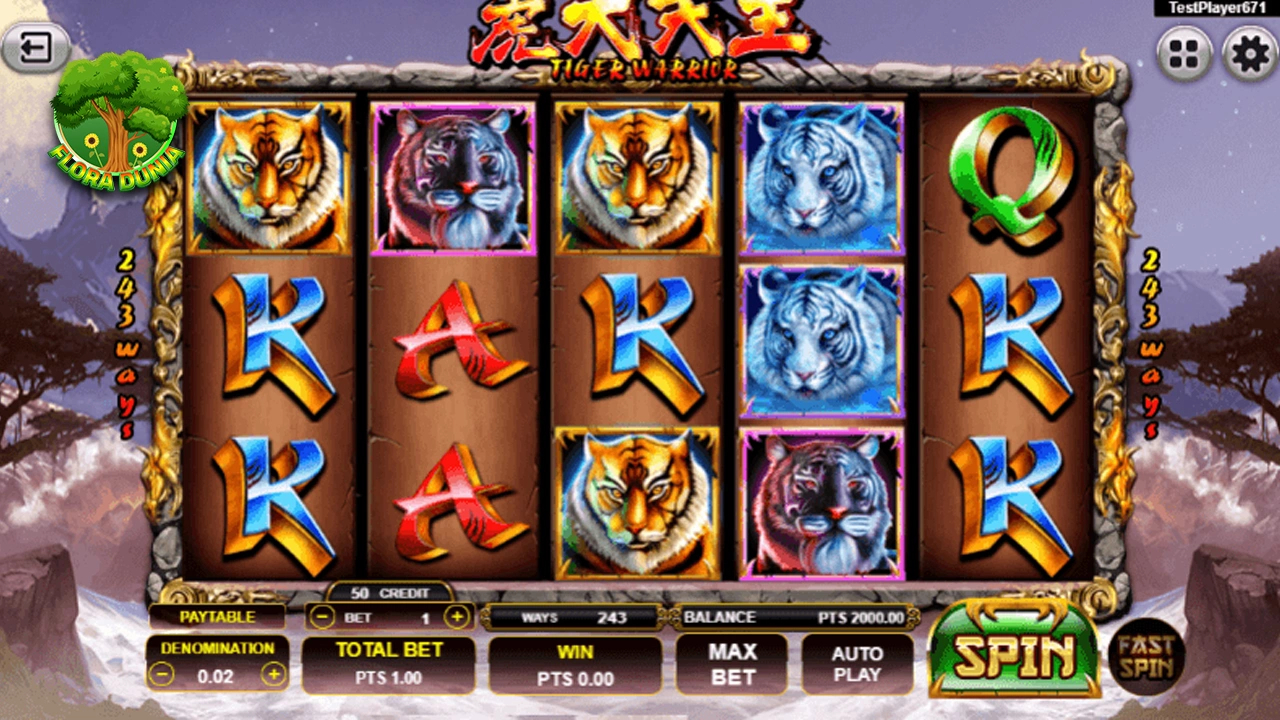Click the minus button beside BET
This screenshot has height=720, width=1280.
coord(321,617)
